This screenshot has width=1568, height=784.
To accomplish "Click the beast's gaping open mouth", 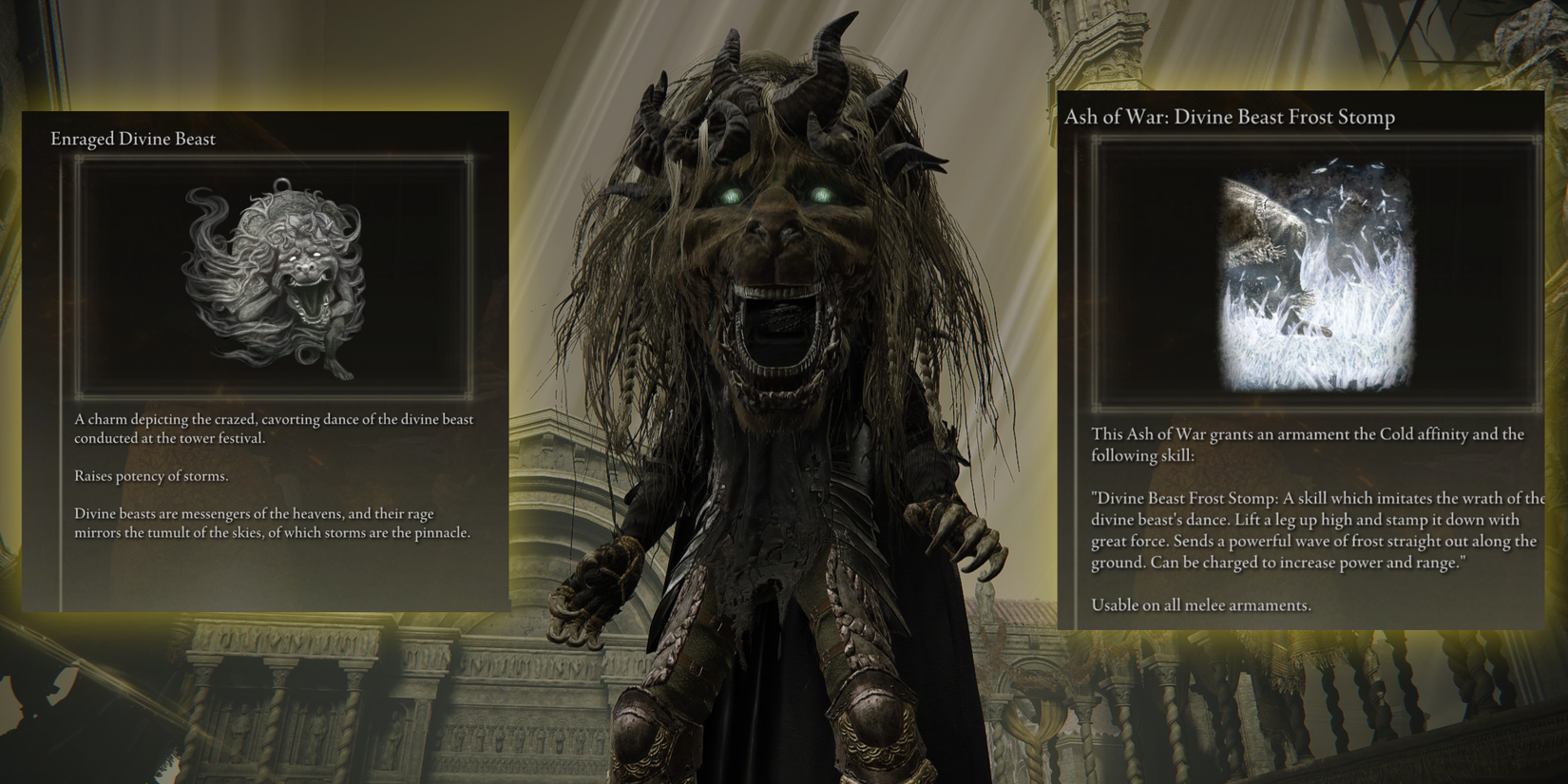I will click(x=779, y=328).
